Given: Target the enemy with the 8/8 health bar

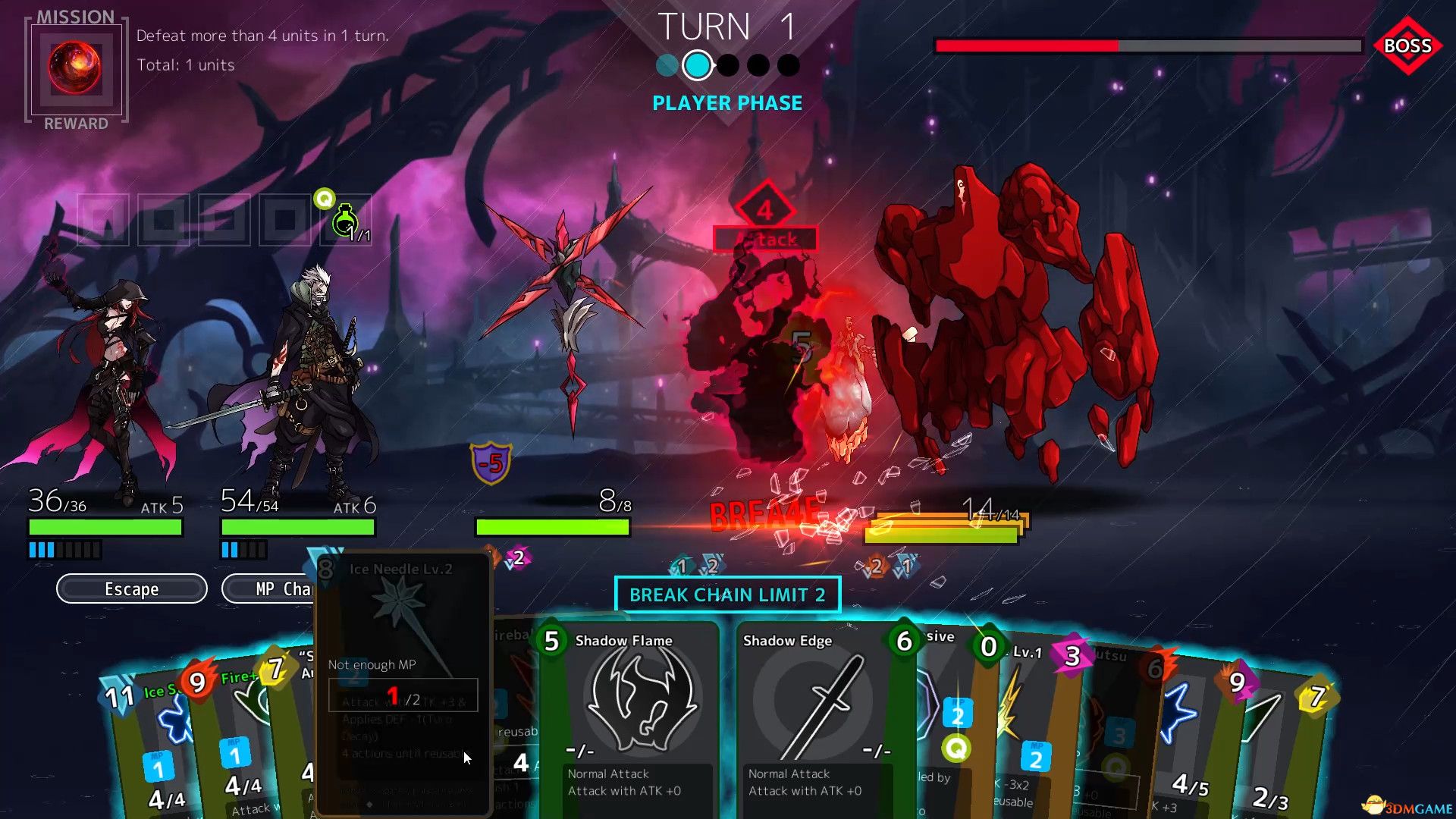Looking at the screenshot, I should 565,318.
